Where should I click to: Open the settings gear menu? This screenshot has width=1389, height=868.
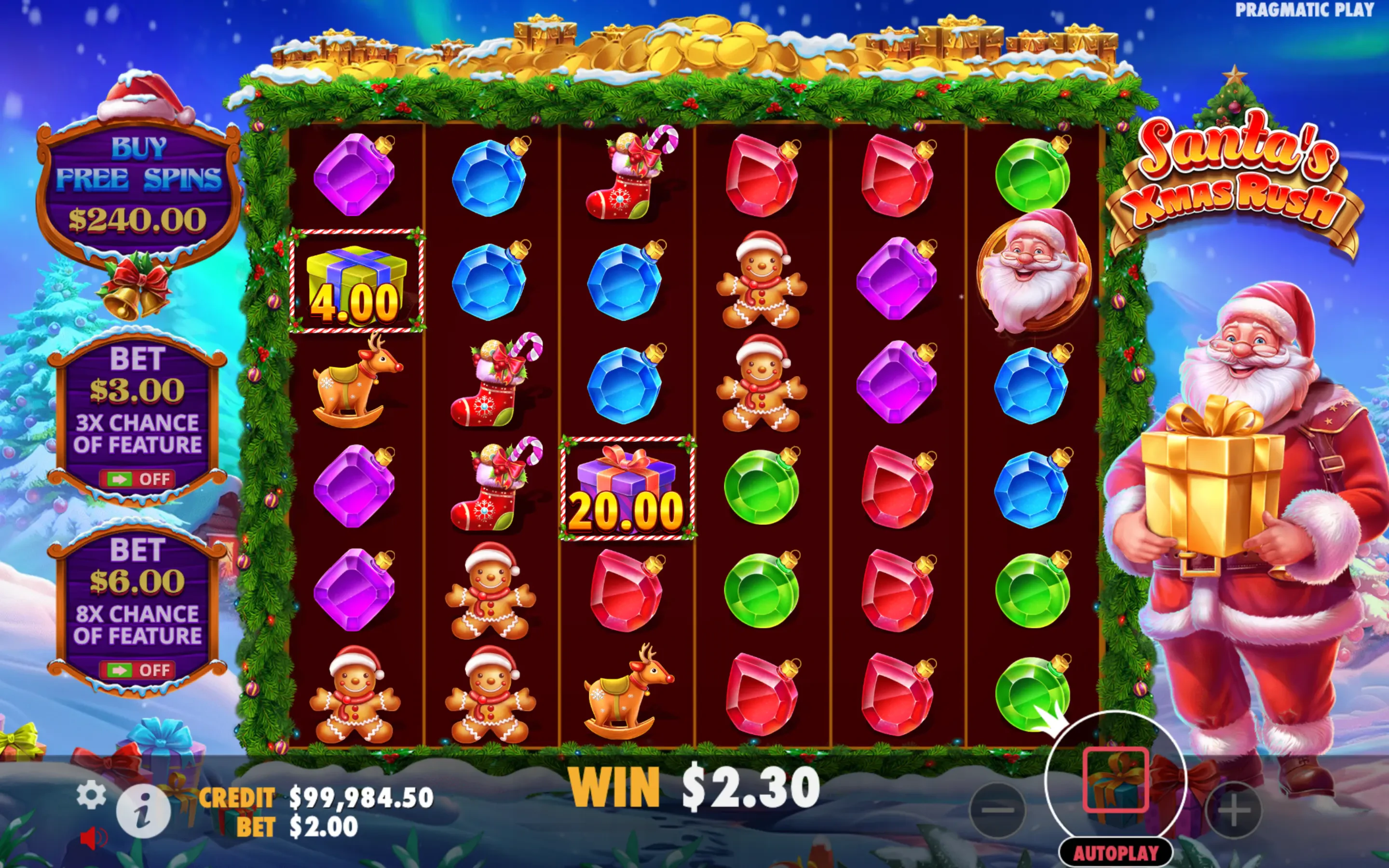click(x=91, y=796)
